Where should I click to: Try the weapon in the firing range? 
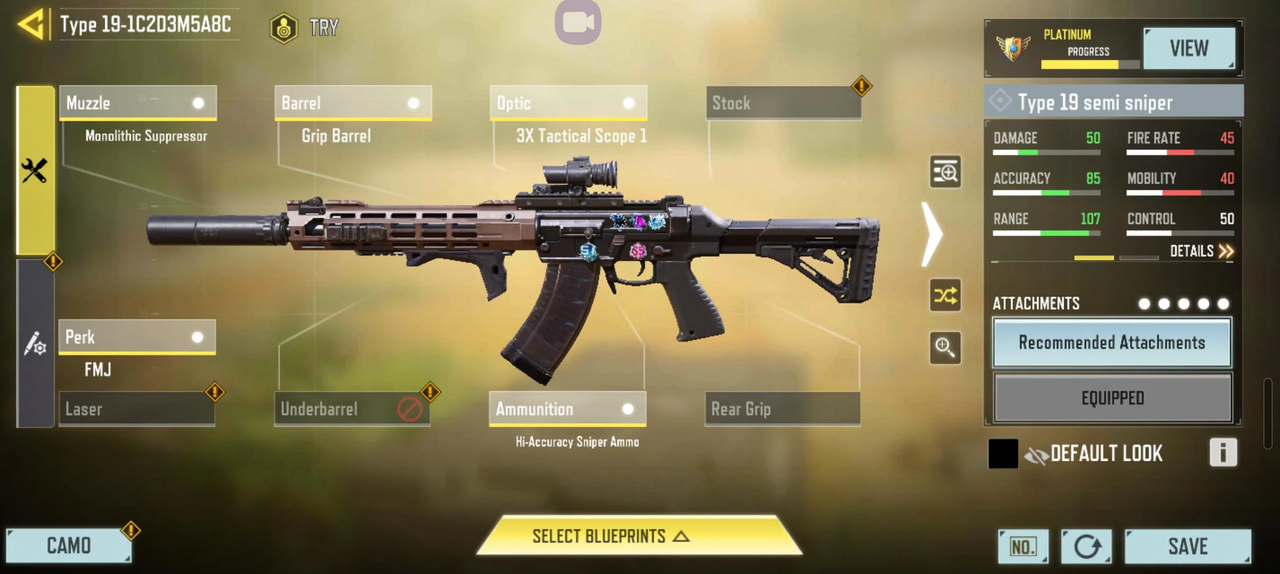(x=305, y=27)
